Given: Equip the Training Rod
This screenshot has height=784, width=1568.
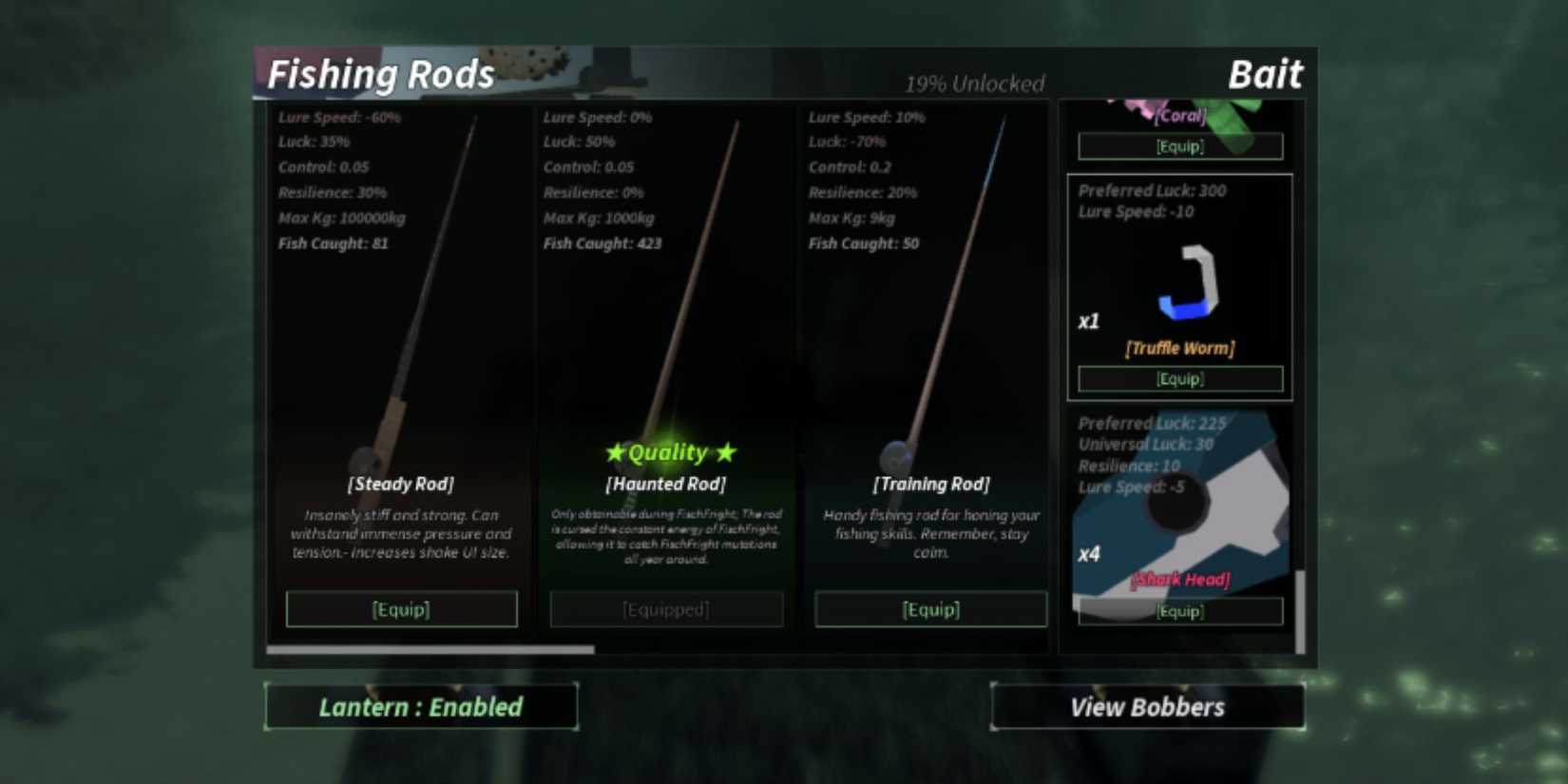Looking at the screenshot, I should pos(931,609).
